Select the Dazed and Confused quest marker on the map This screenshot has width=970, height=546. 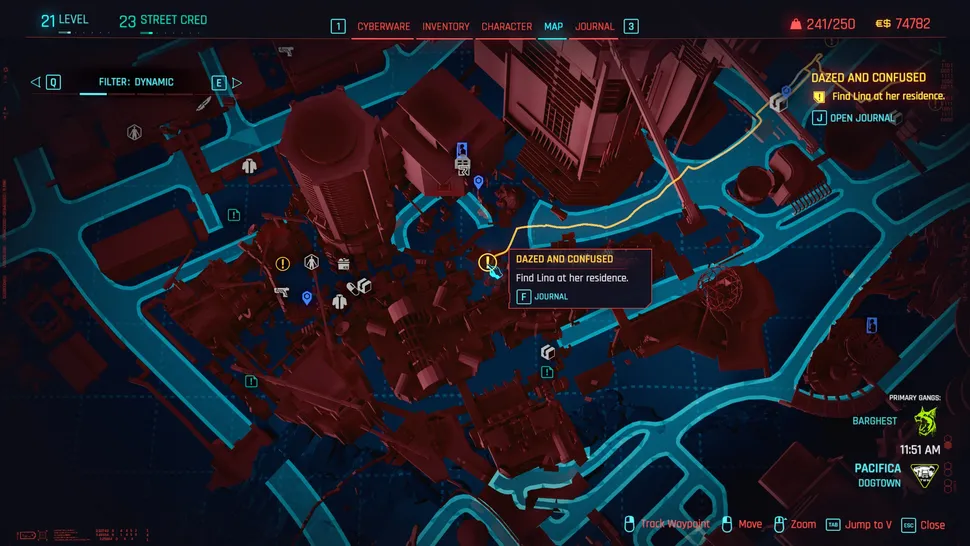tap(487, 263)
